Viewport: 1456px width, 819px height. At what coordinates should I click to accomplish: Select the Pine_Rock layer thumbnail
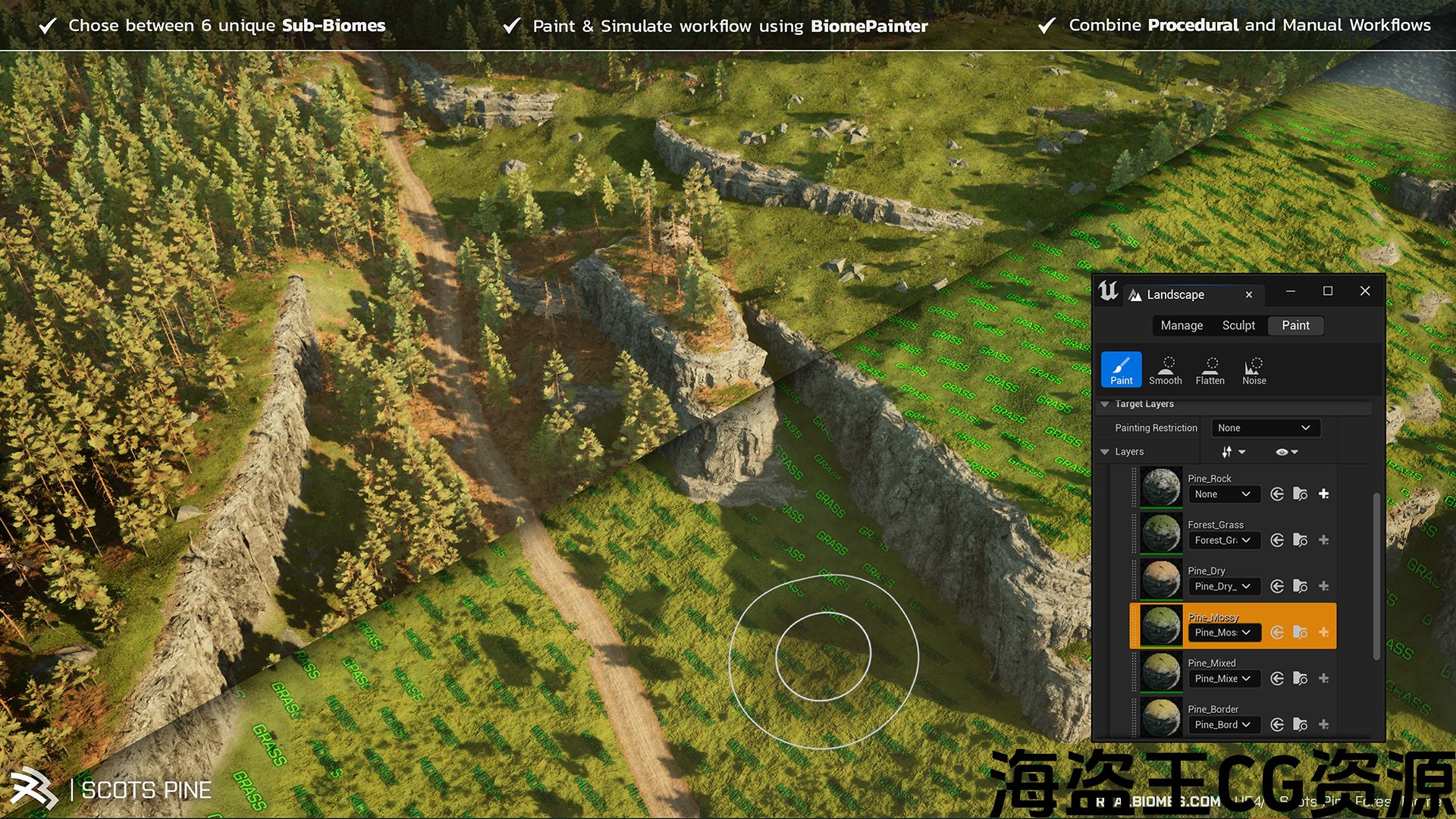[1161, 487]
